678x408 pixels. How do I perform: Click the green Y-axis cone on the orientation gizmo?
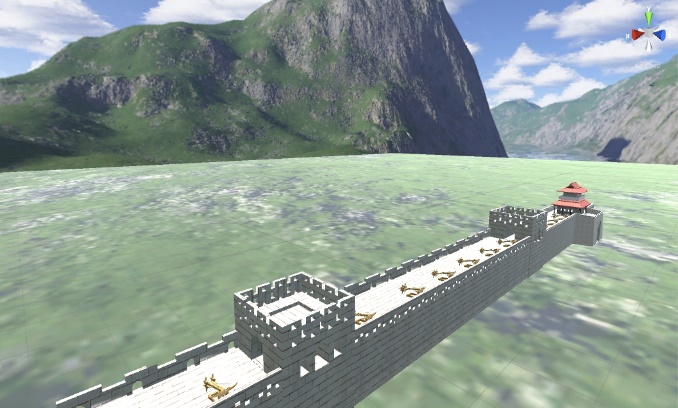point(649,18)
